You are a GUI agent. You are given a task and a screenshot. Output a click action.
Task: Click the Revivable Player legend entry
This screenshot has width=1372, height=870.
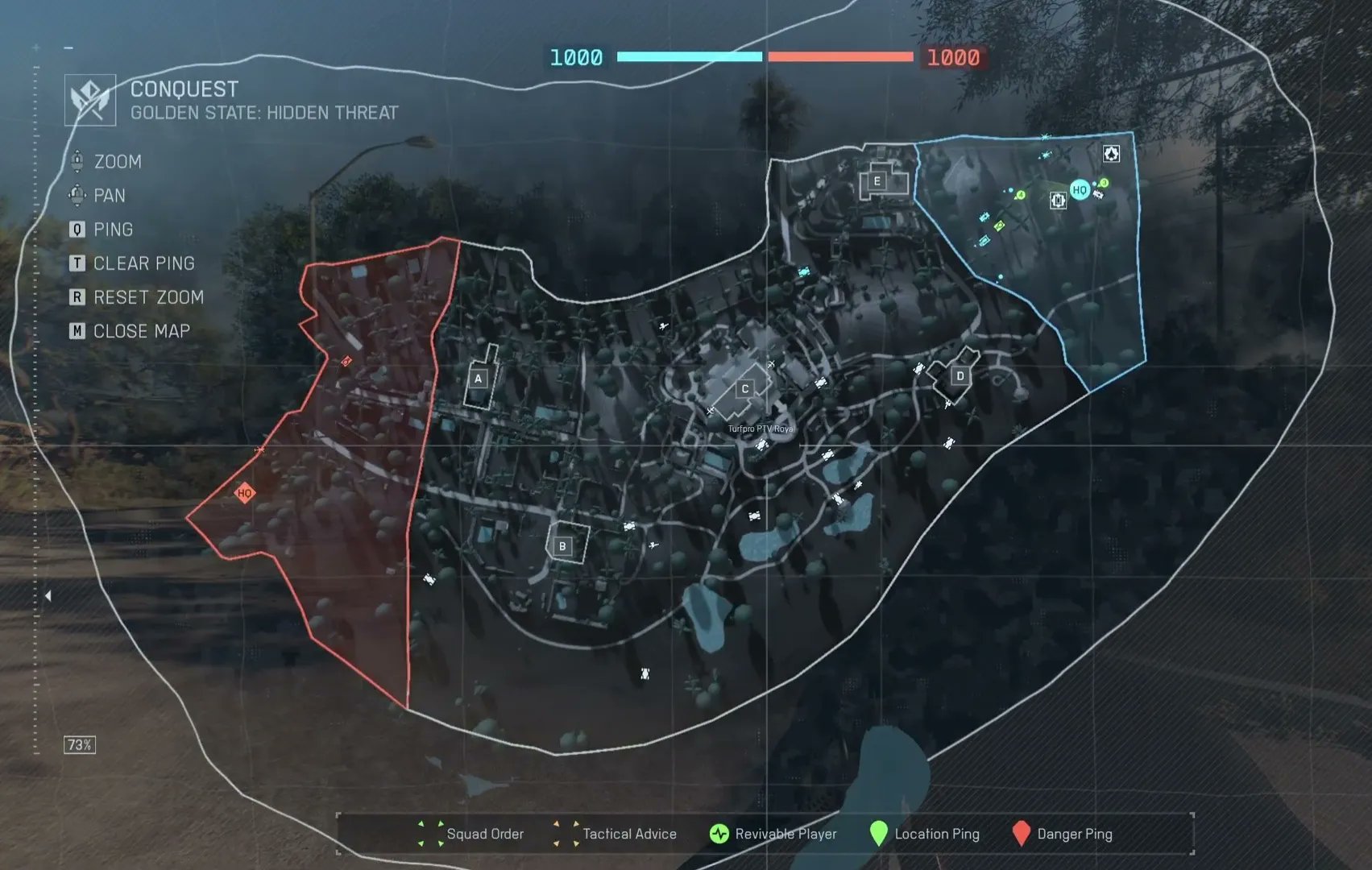(773, 834)
